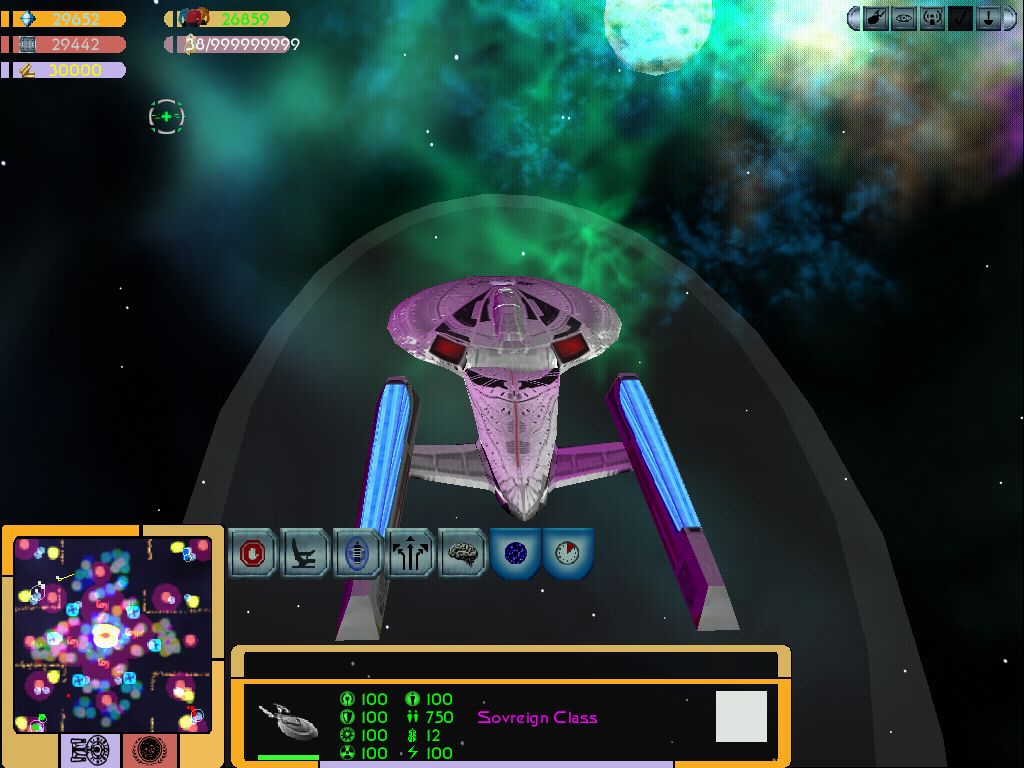Click the Federation emblem button below minimap

coord(151,750)
